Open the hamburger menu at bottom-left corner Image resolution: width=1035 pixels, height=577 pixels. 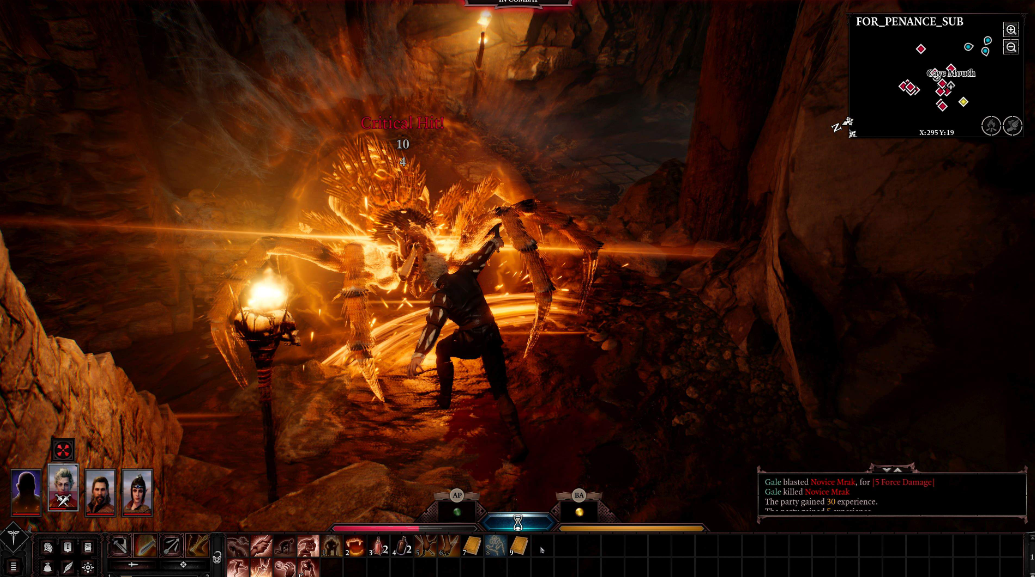pyautogui.click(x=13, y=566)
